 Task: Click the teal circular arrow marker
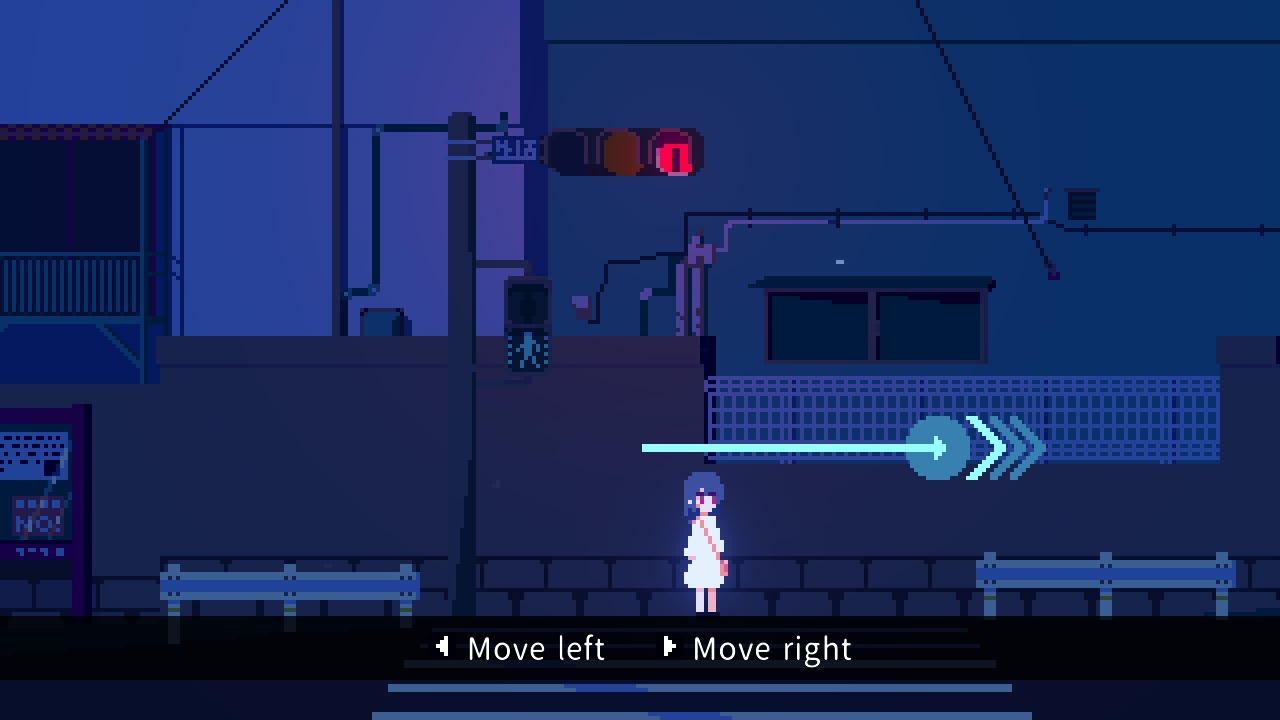tap(938, 449)
